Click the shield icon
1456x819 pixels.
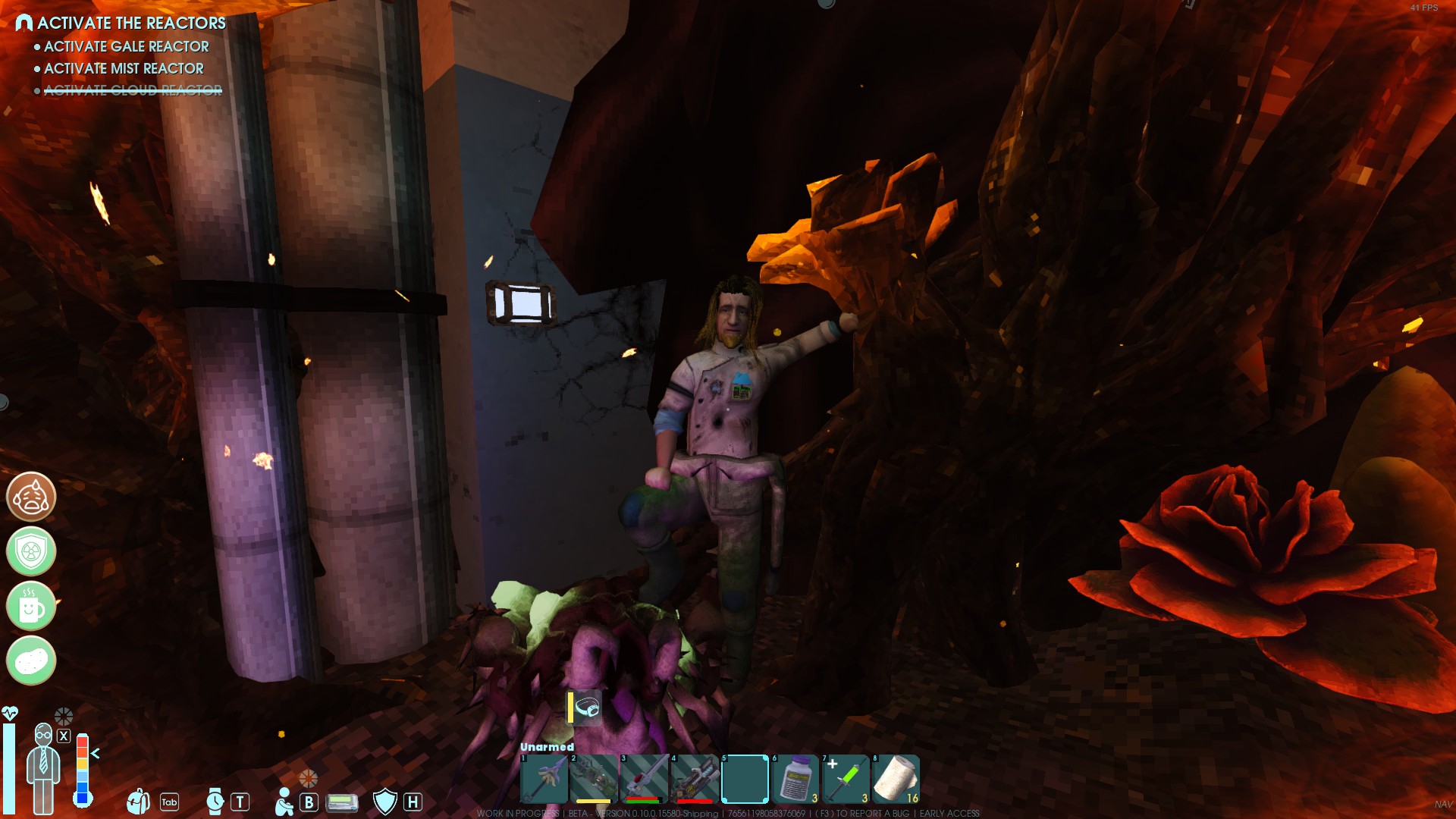[385, 801]
